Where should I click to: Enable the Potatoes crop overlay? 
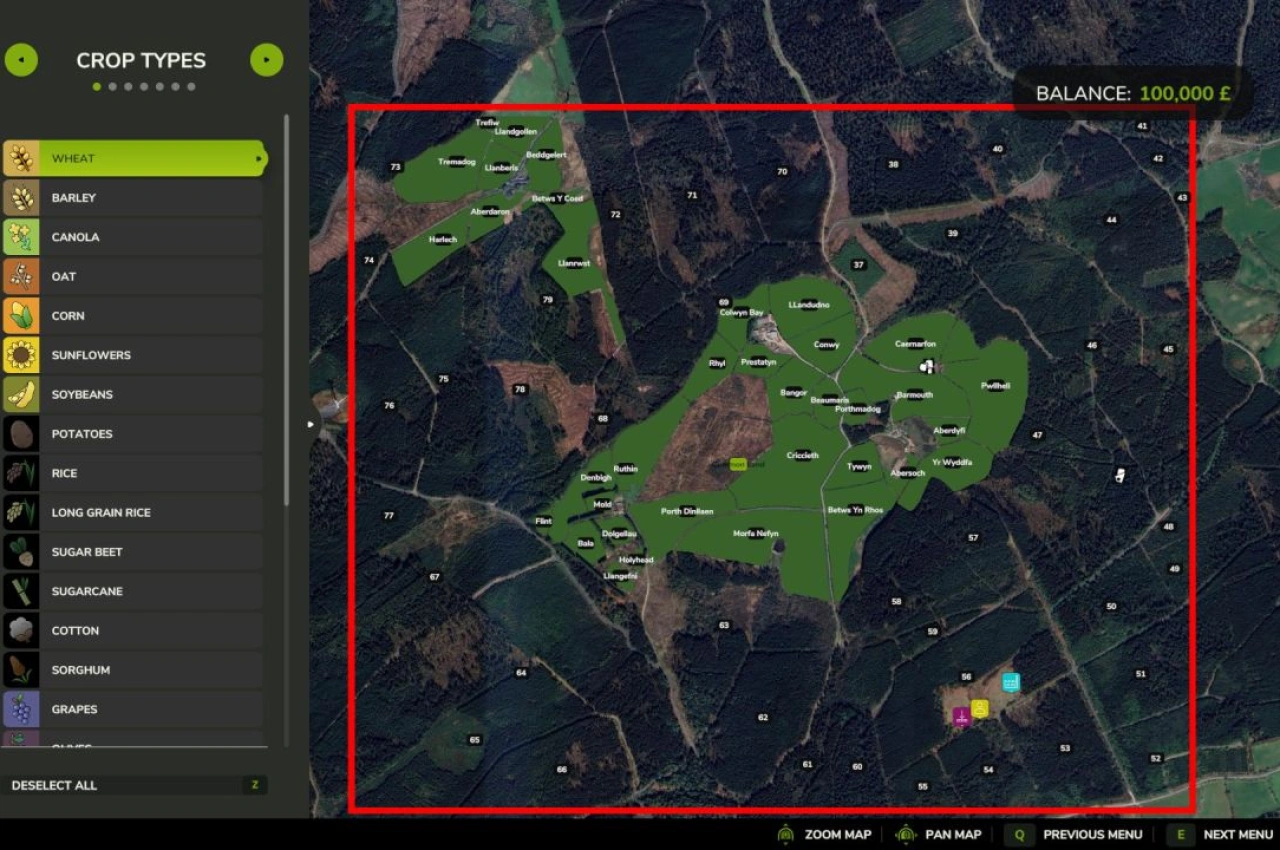22,433
